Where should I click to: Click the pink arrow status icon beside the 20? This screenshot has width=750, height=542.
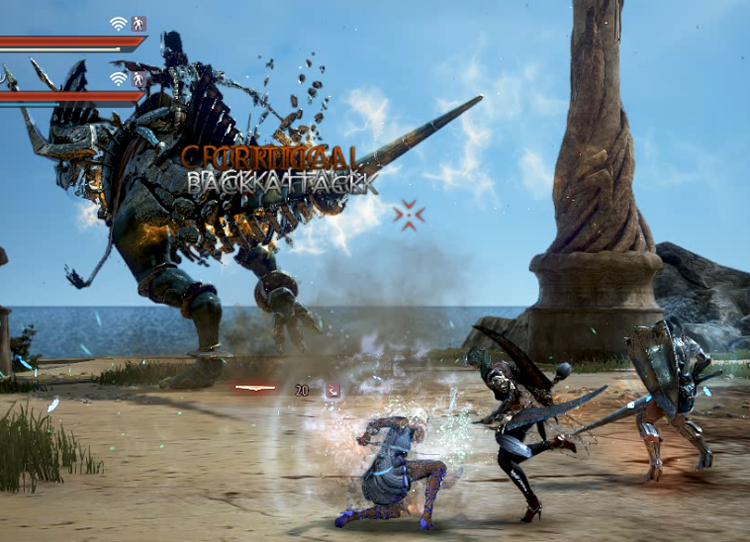point(332,391)
